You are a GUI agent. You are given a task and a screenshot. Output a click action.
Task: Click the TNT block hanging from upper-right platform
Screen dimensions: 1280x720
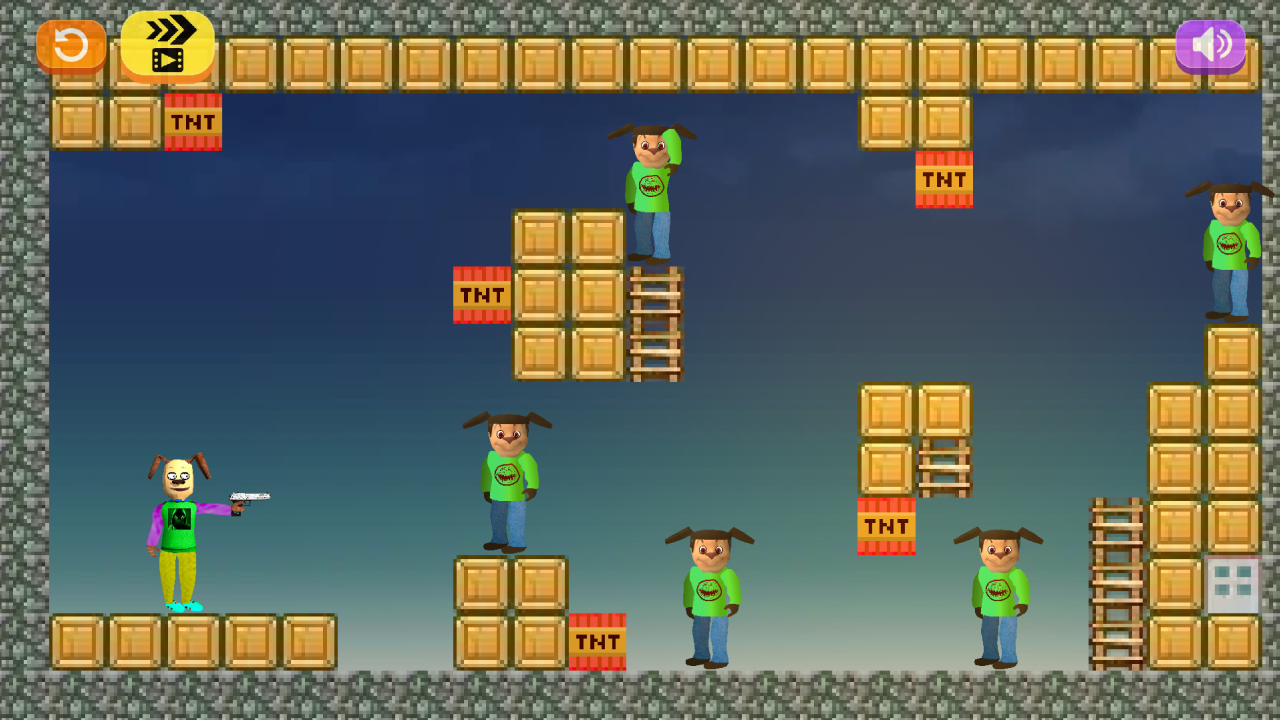943,181
